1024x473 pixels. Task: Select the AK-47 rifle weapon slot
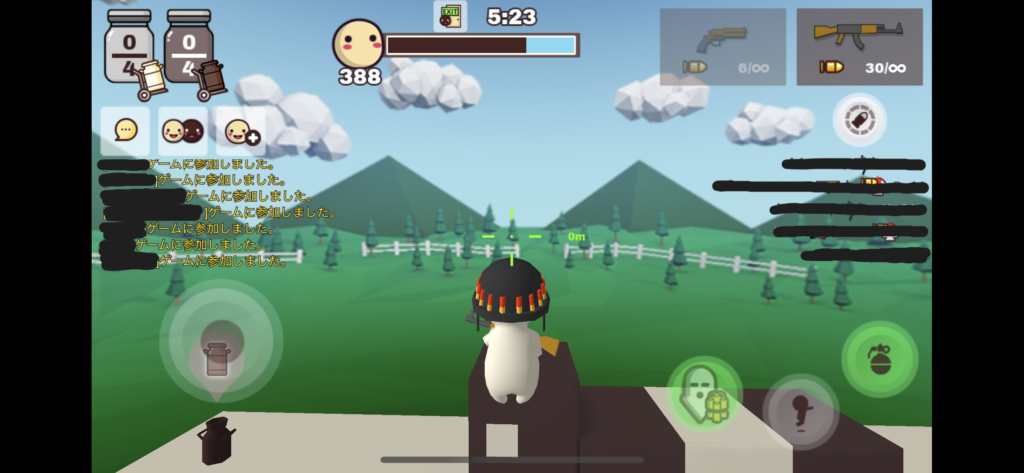coord(859,47)
